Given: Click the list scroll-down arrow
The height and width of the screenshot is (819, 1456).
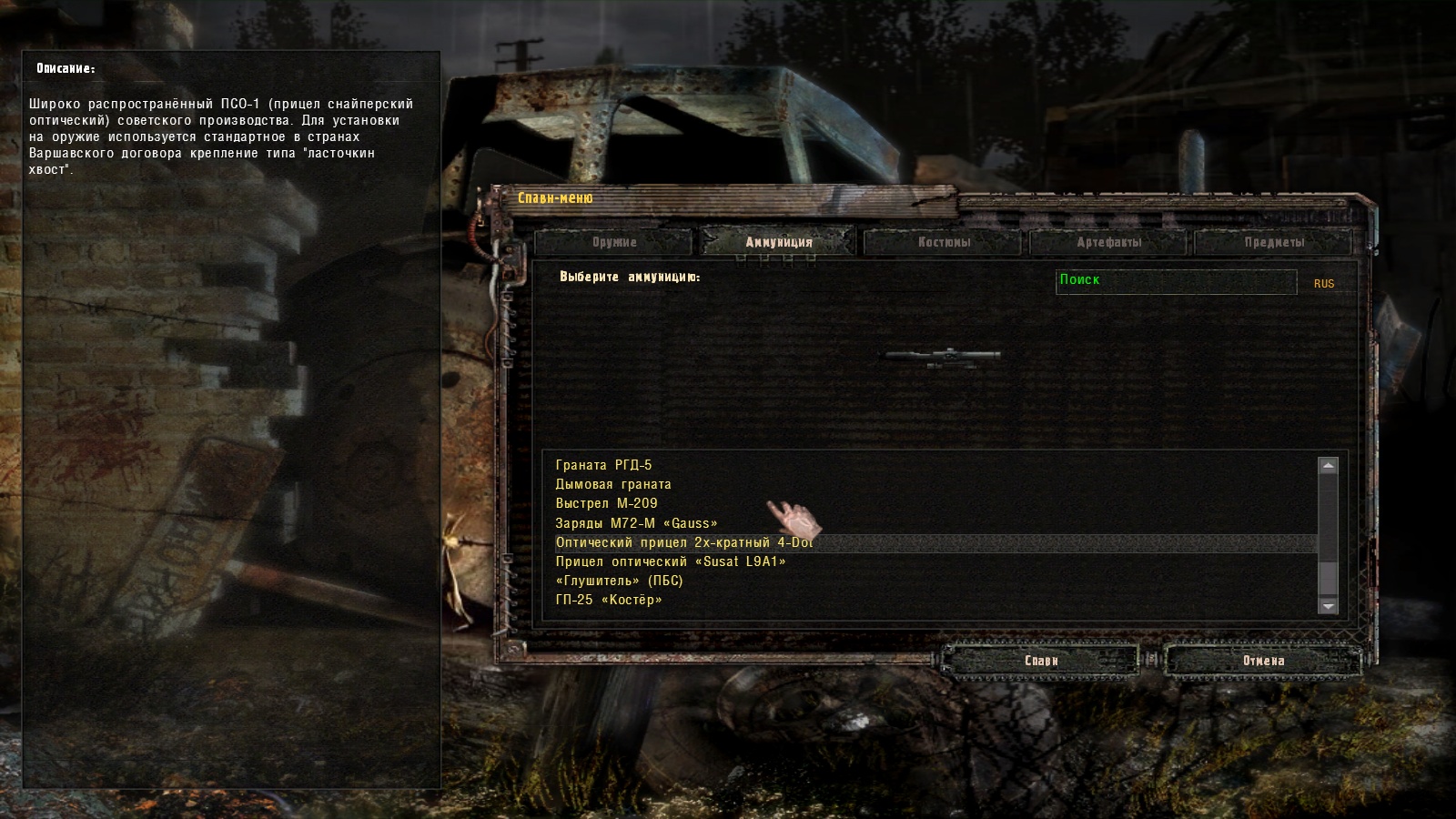Looking at the screenshot, I should 1329,605.
